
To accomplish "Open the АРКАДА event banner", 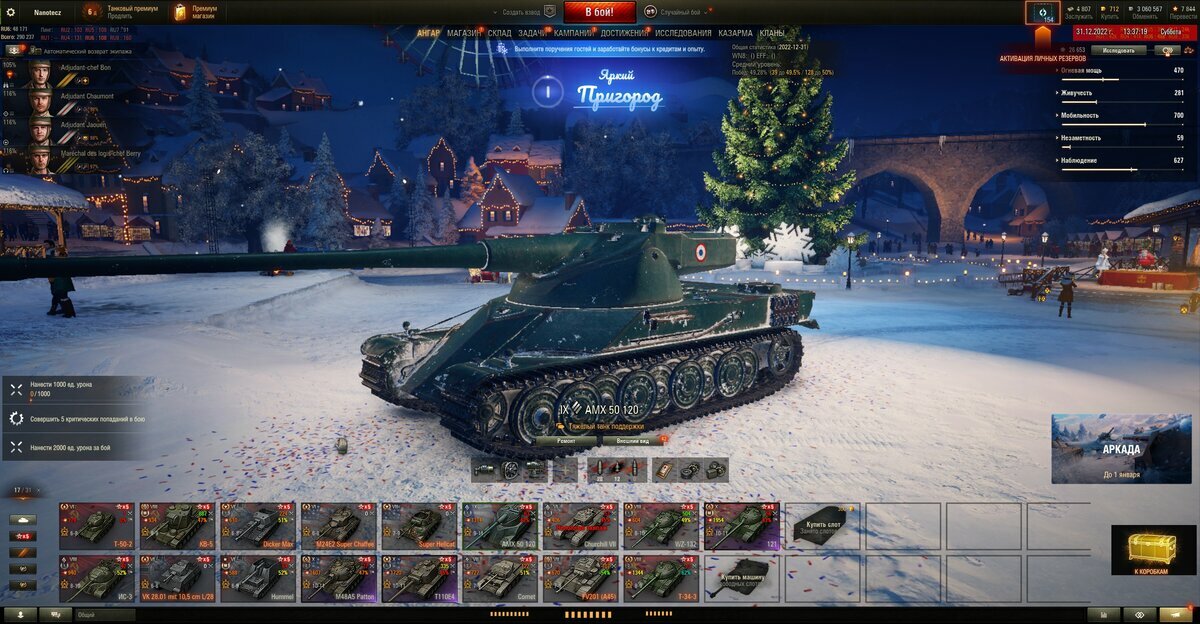I will 1120,449.
